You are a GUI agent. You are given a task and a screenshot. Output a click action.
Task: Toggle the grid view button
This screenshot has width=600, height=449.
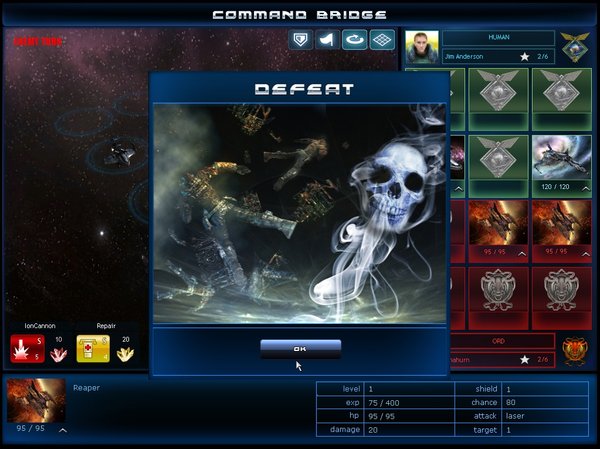click(x=381, y=40)
